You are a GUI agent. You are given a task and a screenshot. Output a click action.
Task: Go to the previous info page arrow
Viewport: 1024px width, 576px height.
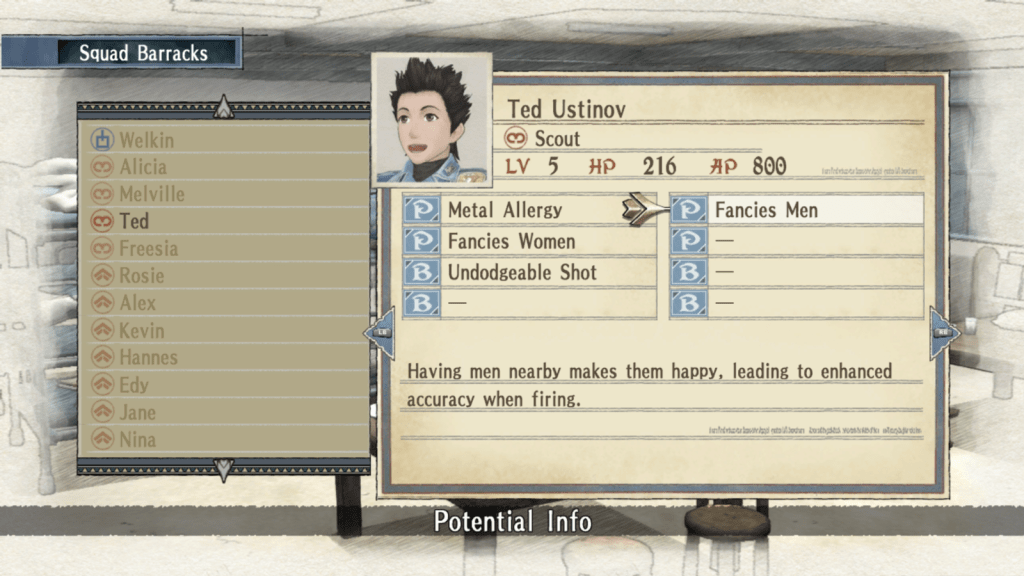[x=380, y=333]
